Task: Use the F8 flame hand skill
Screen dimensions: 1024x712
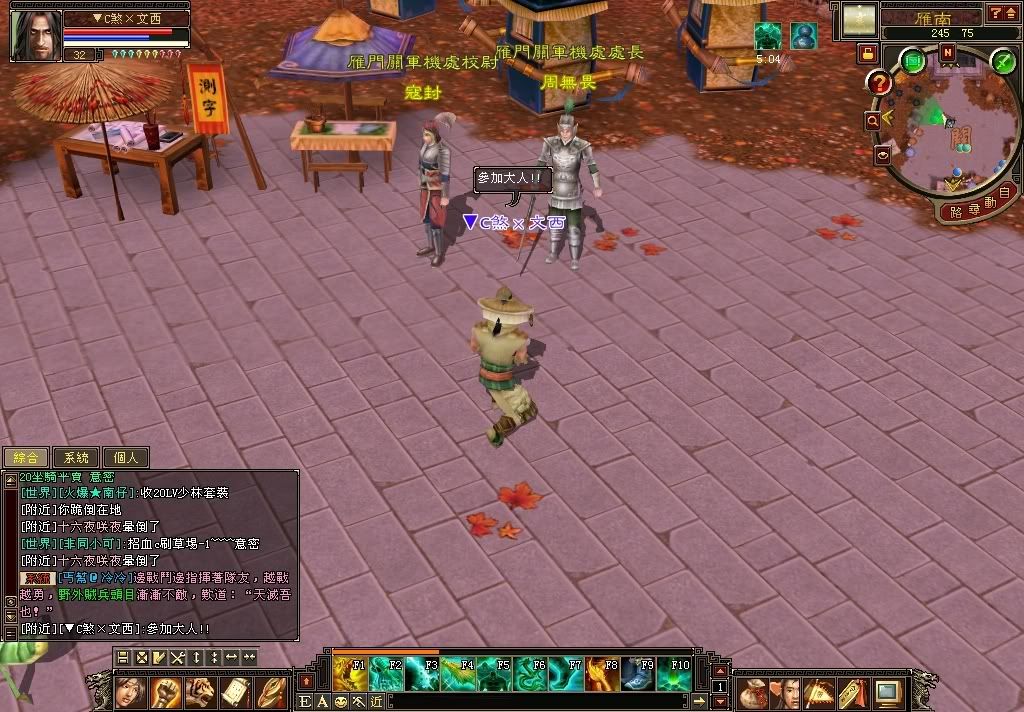Action: [603, 673]
